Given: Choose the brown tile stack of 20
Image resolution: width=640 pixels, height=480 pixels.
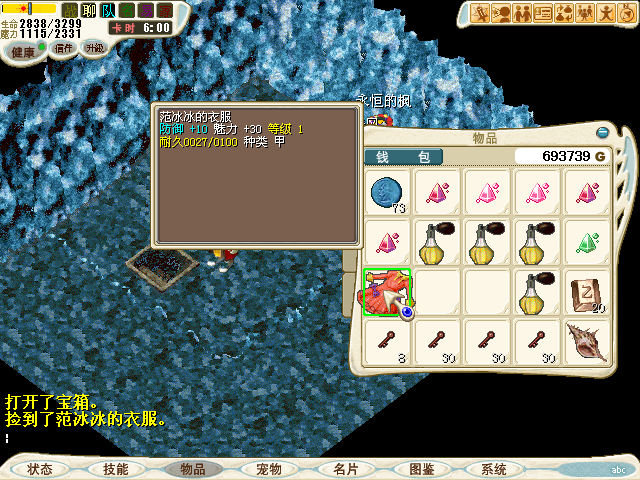Looking at the screenshot, I should coord(588,291).
